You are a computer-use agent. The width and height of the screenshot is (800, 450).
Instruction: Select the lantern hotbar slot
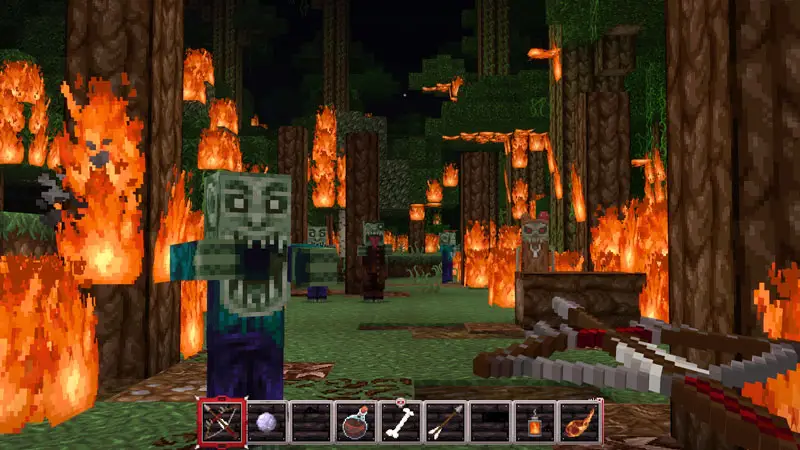click(535, 422)
